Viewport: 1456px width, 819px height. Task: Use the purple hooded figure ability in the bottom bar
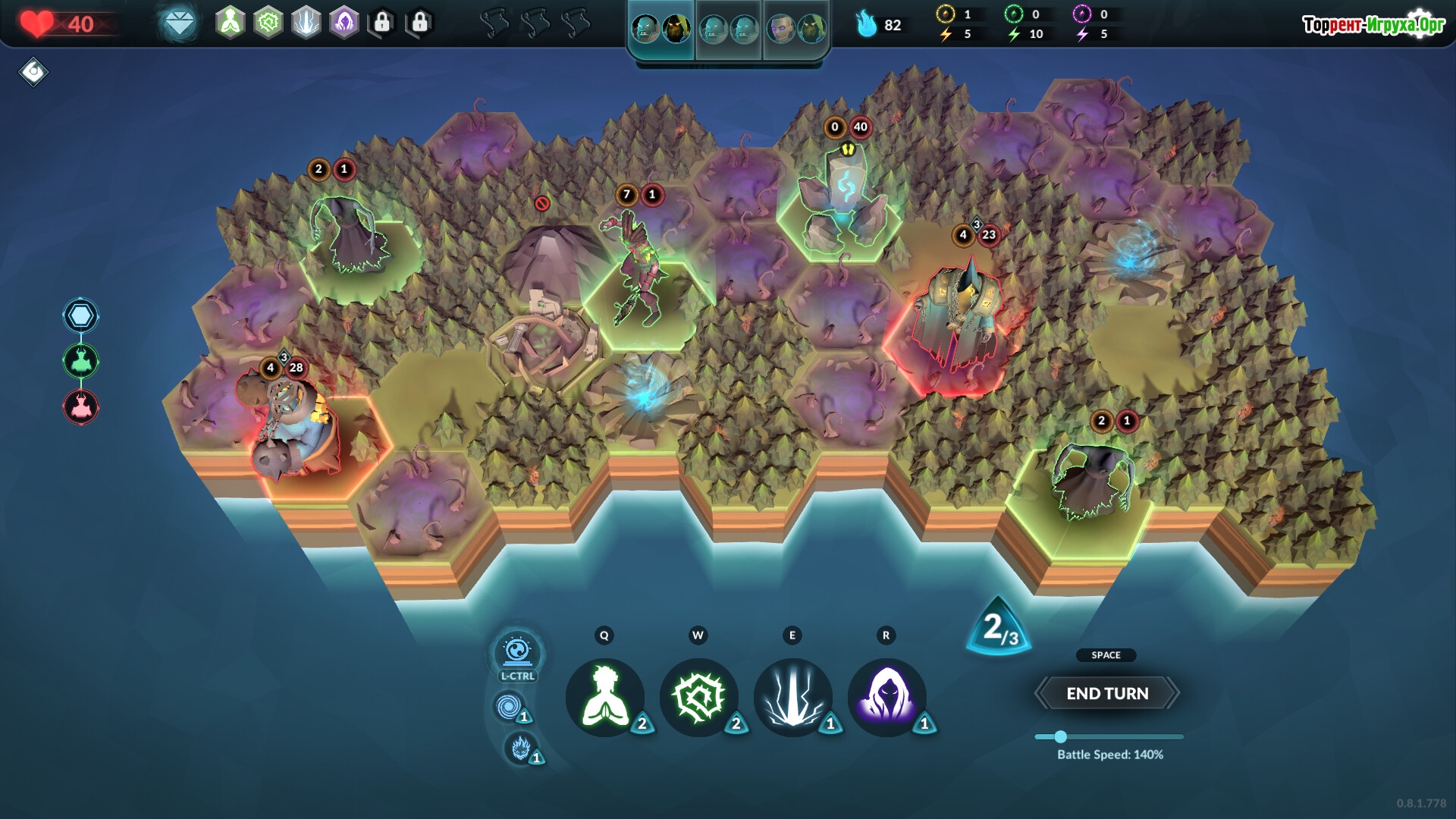pos(886,697)
